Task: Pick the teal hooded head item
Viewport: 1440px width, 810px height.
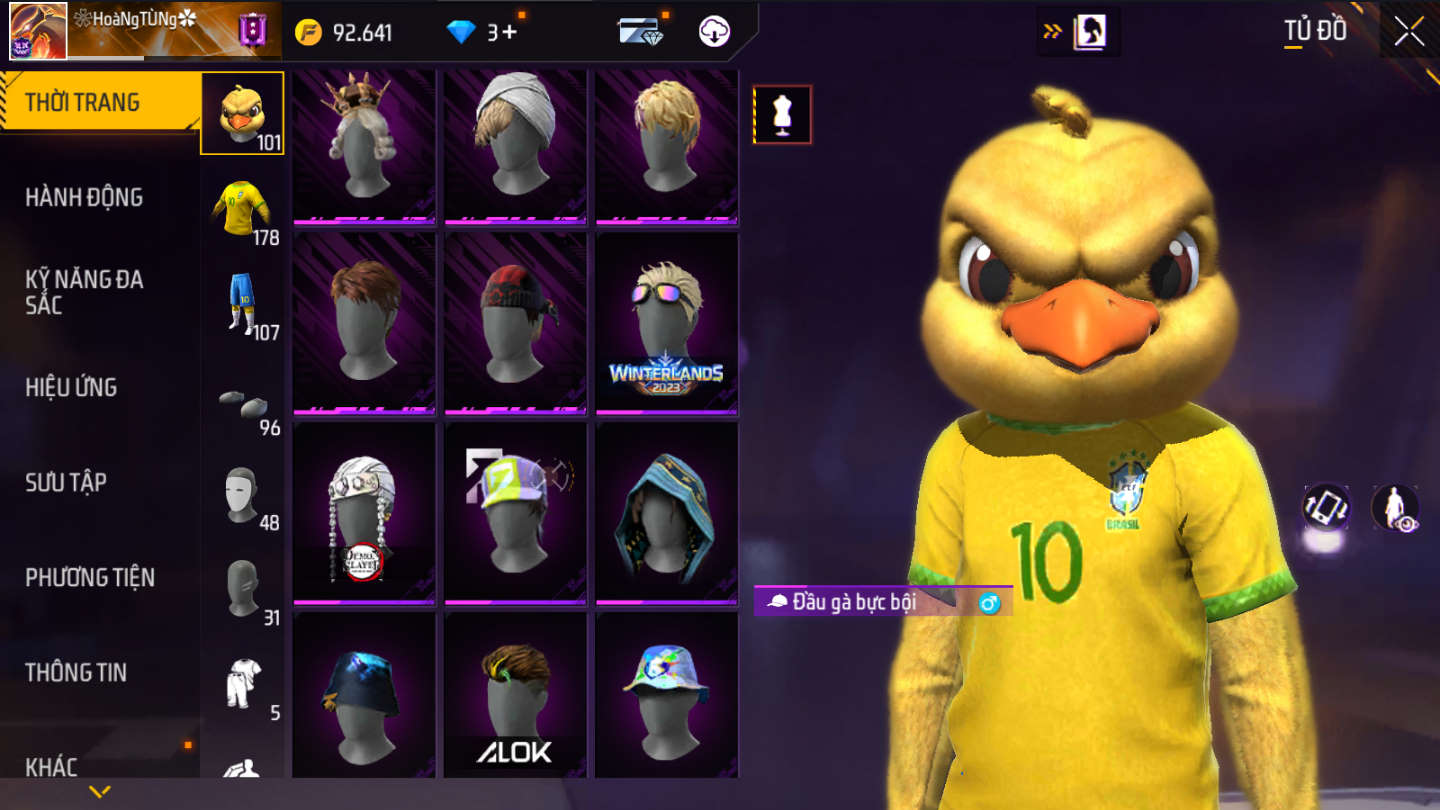Action: click(666, 513)
